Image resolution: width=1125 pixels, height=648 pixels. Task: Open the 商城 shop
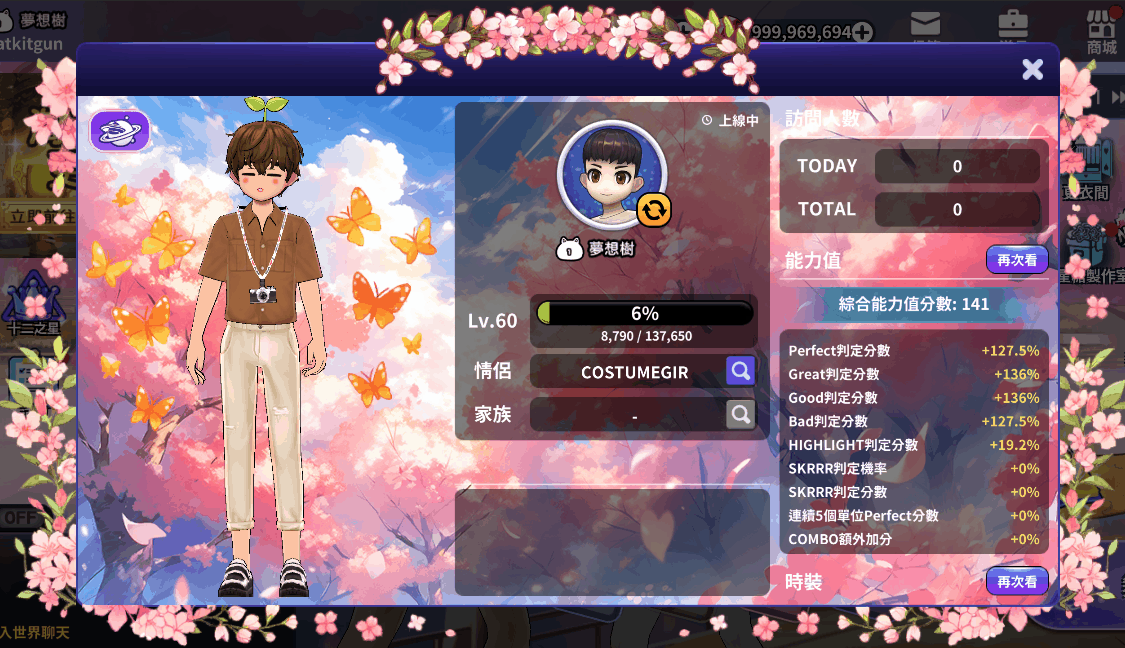pos(1101,30)
